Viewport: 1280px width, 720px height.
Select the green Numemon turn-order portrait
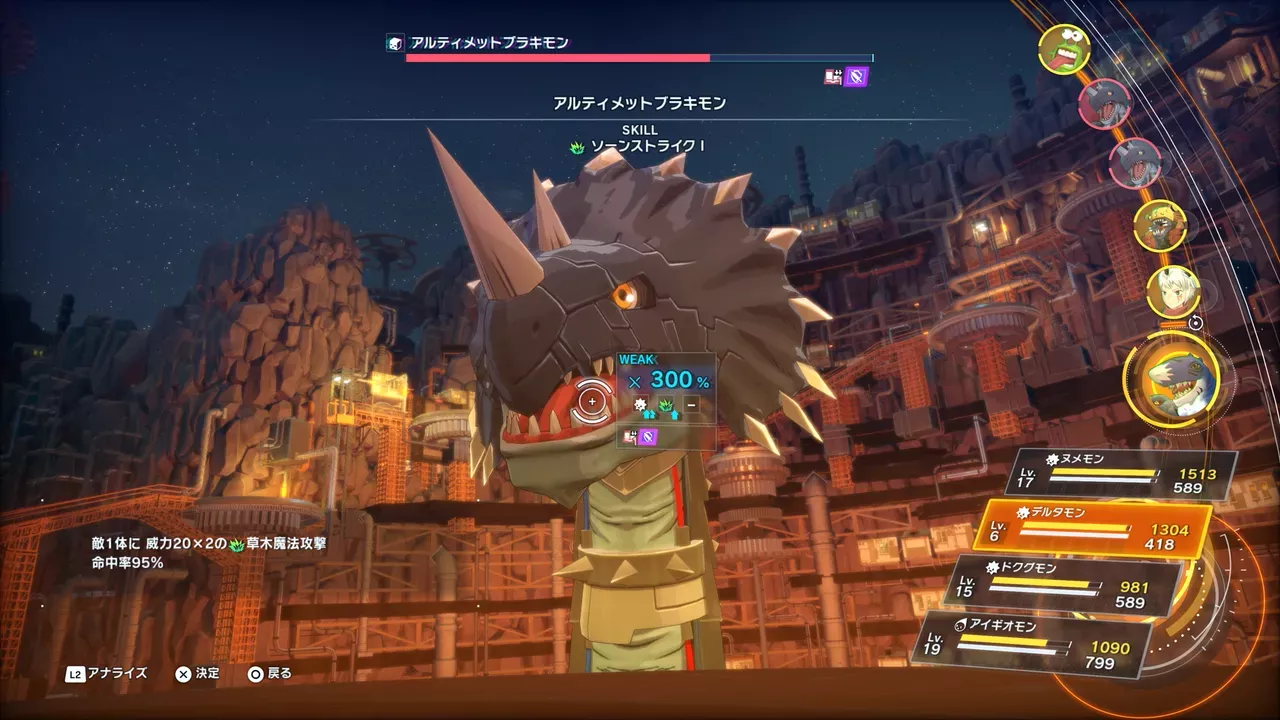(x=1063, y=50)
